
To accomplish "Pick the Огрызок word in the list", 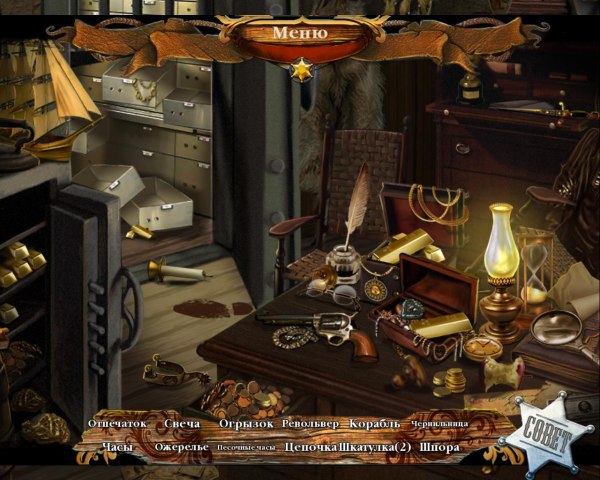I will point(245,424).
